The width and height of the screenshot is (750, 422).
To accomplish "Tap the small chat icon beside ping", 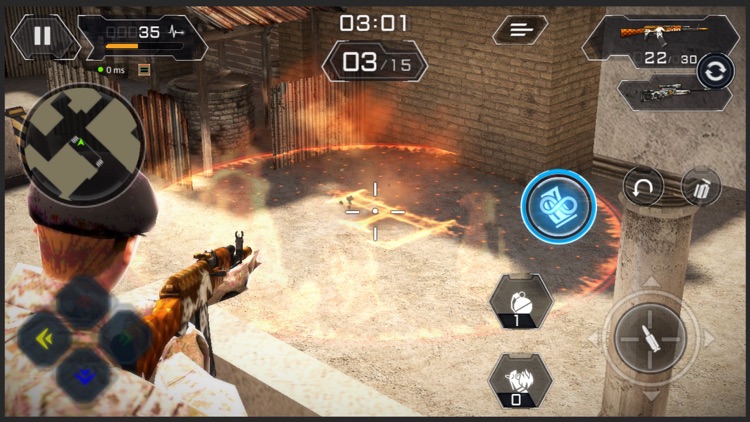I will 144,69.
